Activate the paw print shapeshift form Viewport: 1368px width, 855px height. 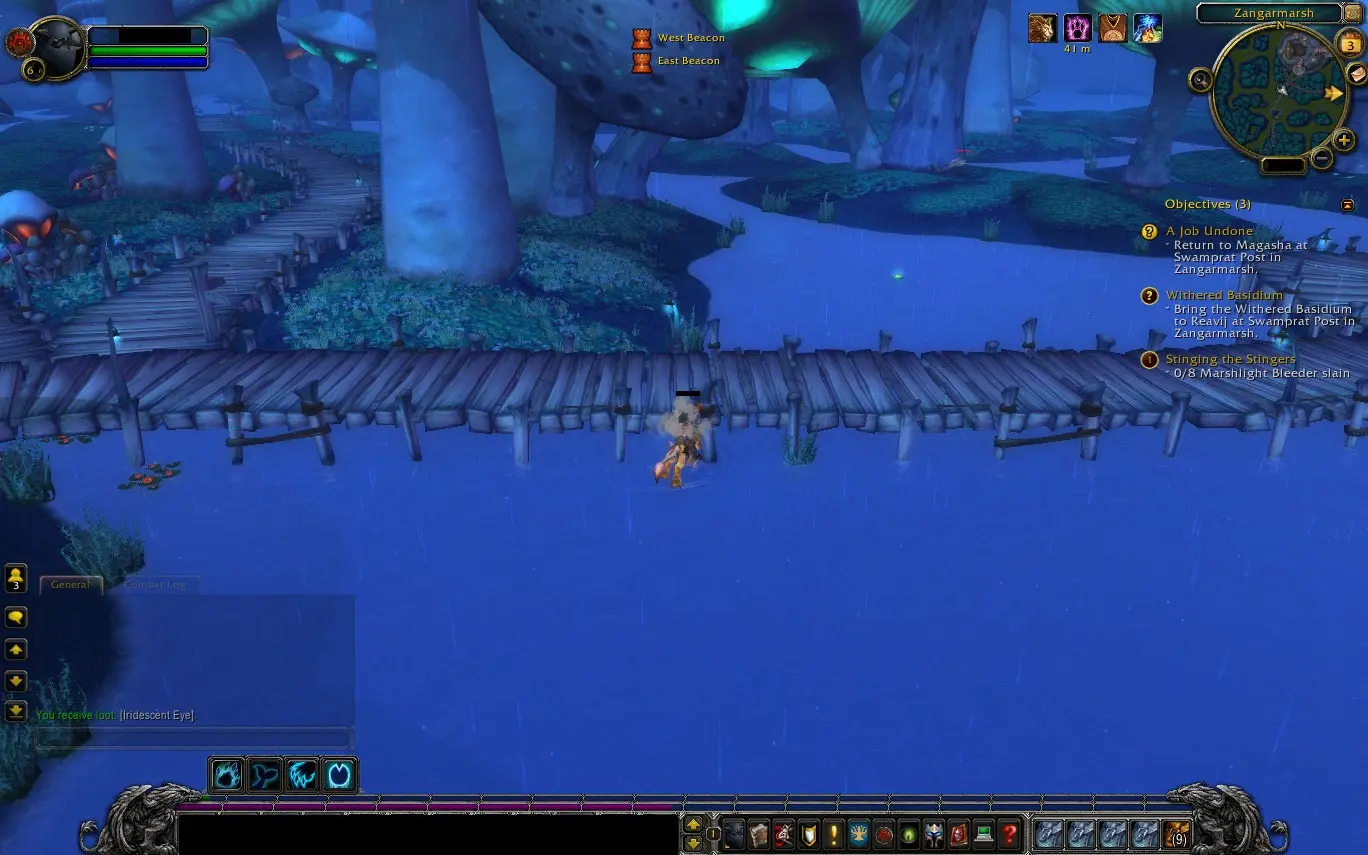point(228,775)
